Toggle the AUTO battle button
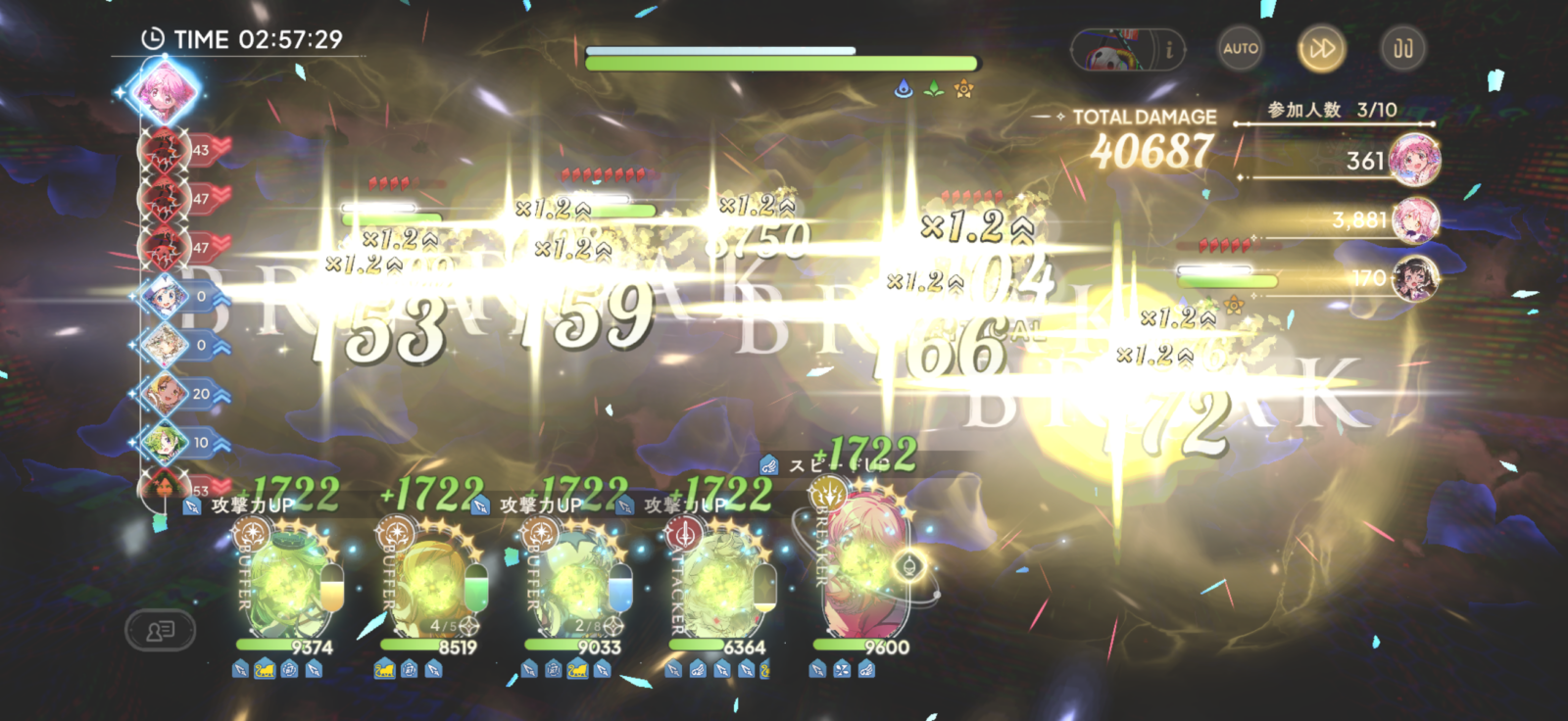 coord(1241,48)
